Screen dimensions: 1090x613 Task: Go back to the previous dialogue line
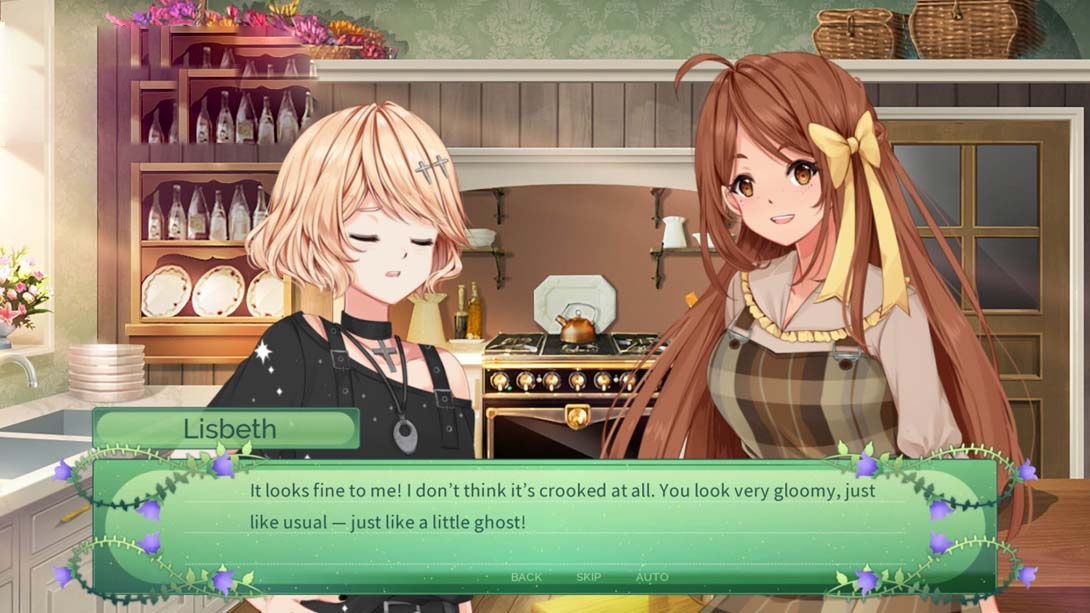[x=526, y=577]
